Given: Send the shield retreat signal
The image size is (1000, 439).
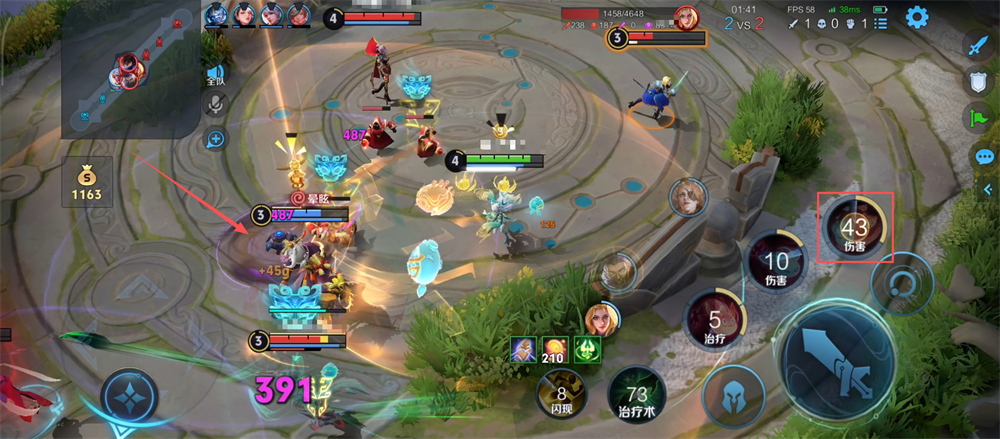Looking at the screenshot, I should 978,82.
